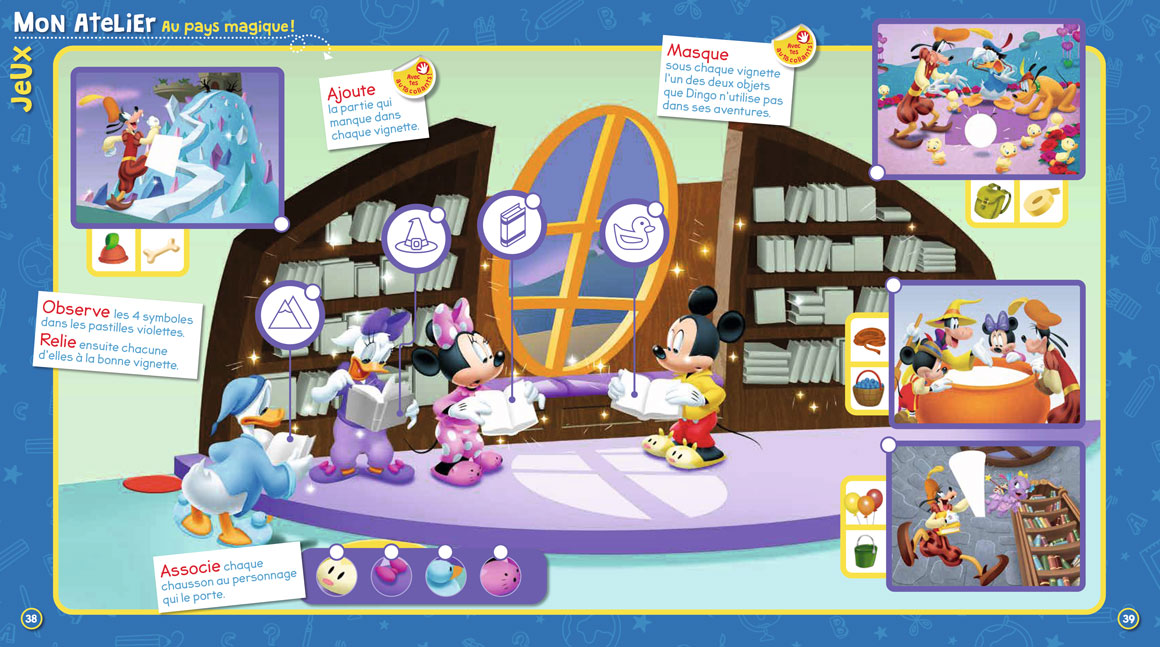Viewport: 1160px width, 647px height.
Task: Click the book symbol badge
Action: pyautogui.click(x=510, y=224)
